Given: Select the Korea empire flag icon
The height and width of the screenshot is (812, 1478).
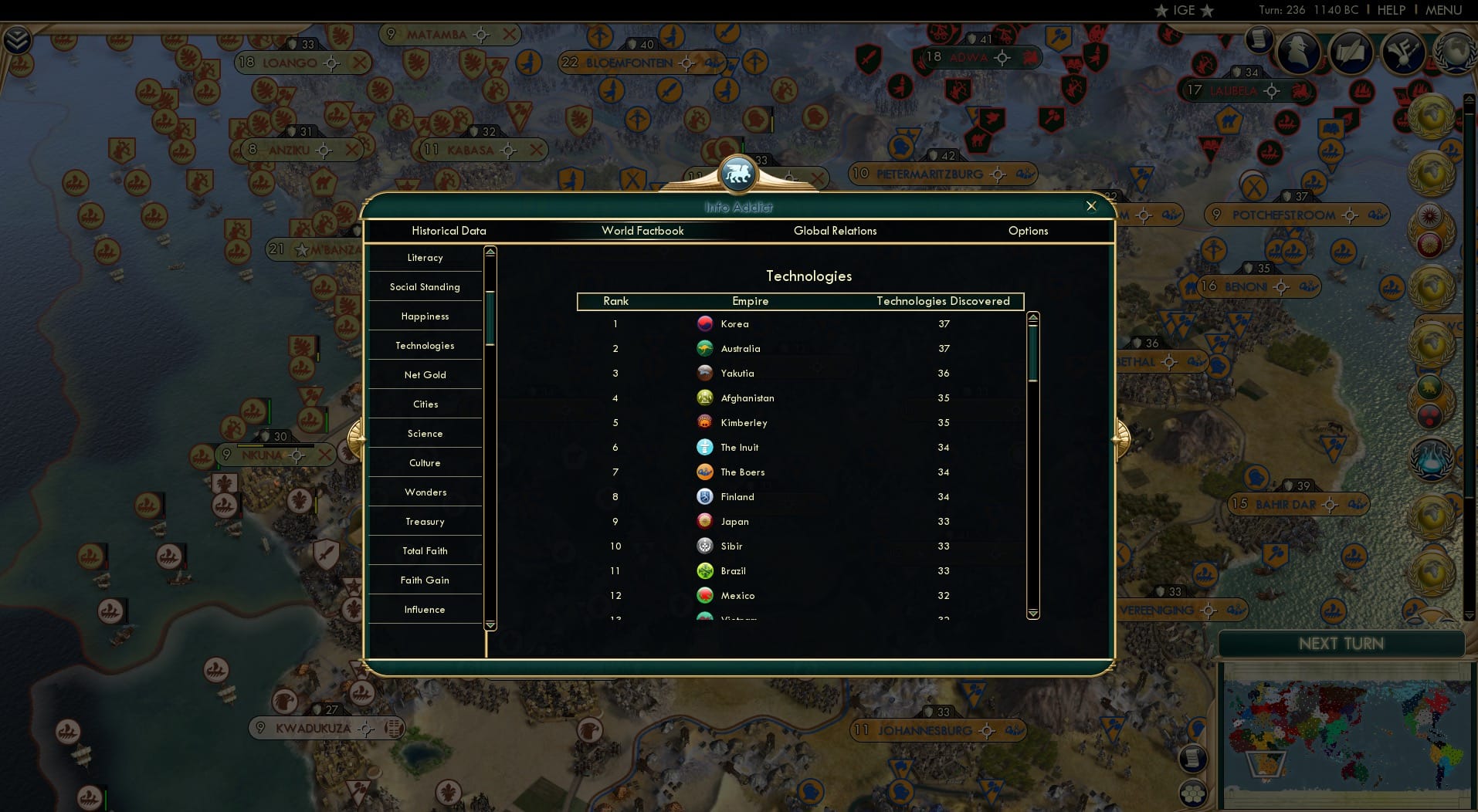Looking at the screenshot, I should click(x=705, y=323).
